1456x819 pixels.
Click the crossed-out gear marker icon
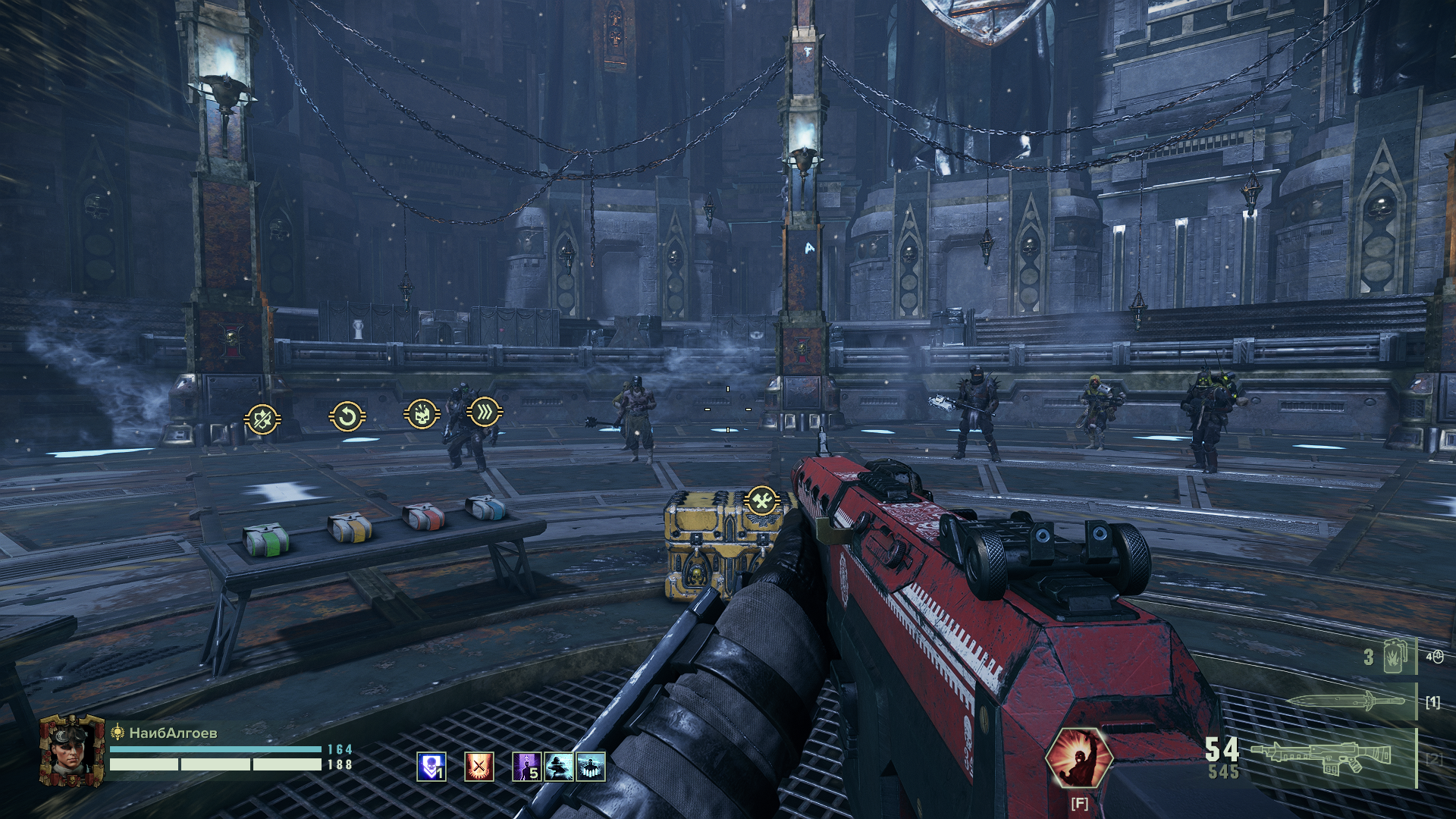point(262,419)
